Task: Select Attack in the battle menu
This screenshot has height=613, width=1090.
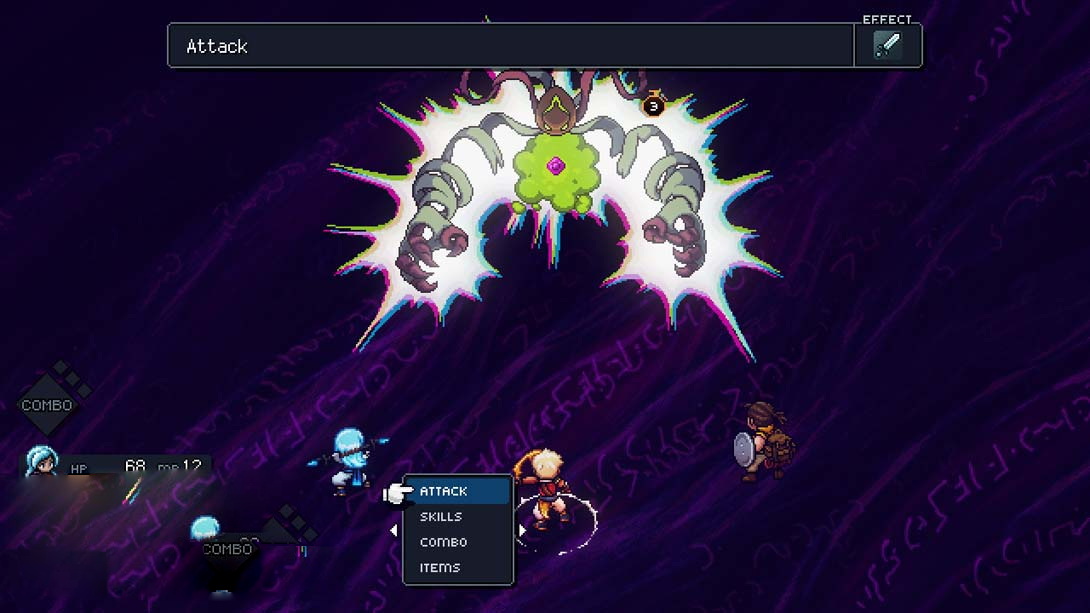Action: tap(444, 491)
